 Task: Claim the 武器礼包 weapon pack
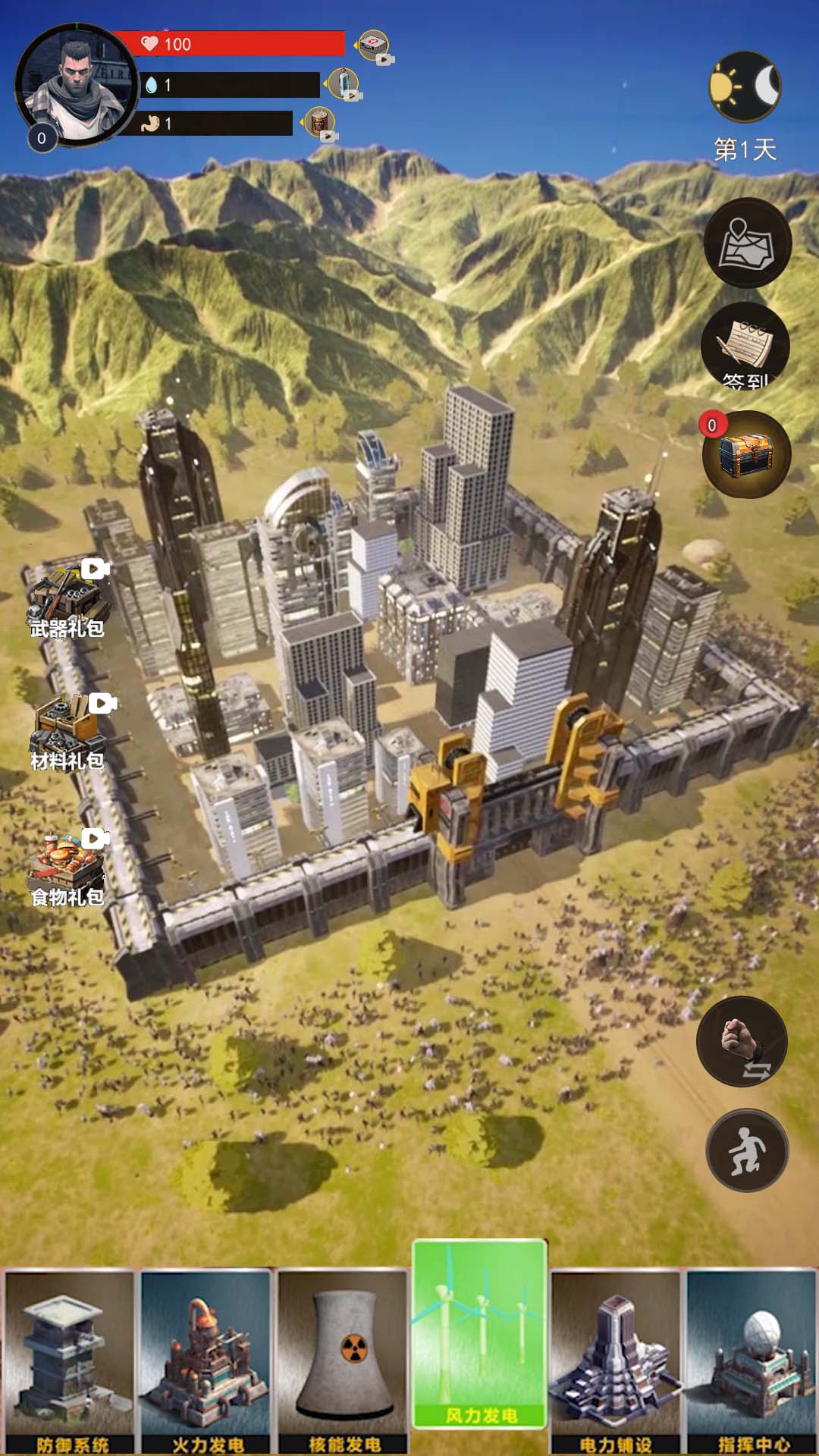click(67, 601)
